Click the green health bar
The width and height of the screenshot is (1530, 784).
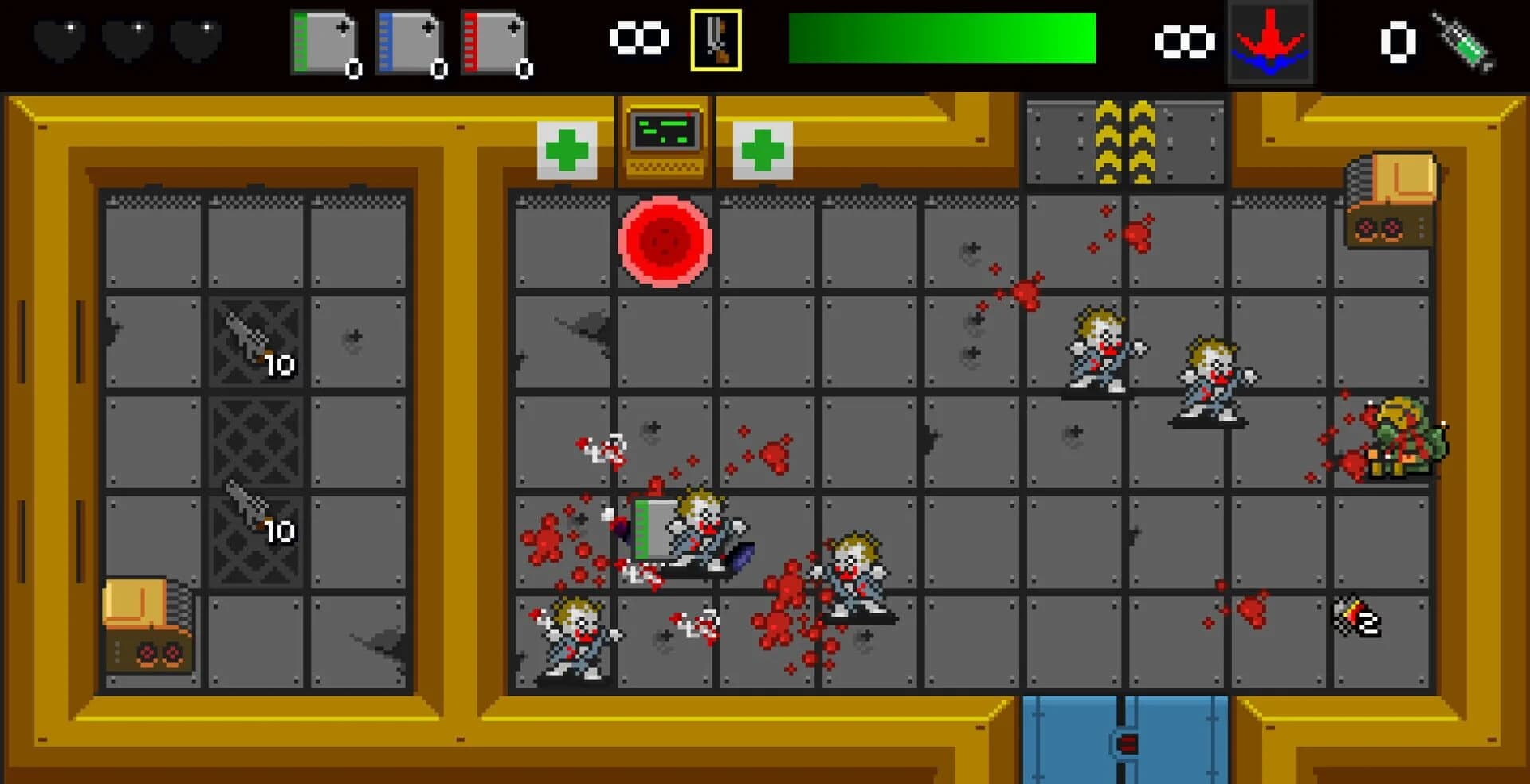[940, 38]
